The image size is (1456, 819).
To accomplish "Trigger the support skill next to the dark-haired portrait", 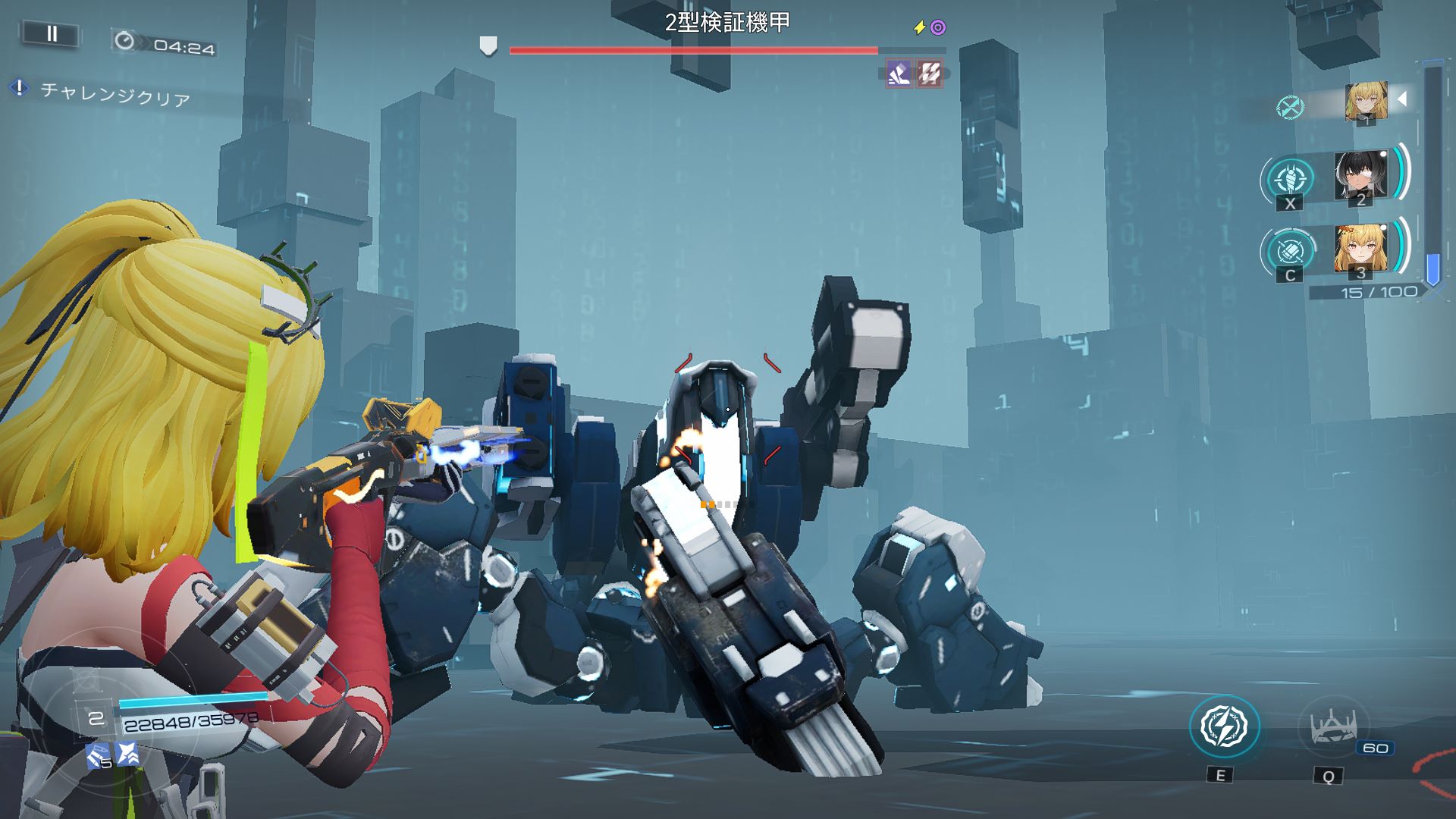I will (1291, 180).
